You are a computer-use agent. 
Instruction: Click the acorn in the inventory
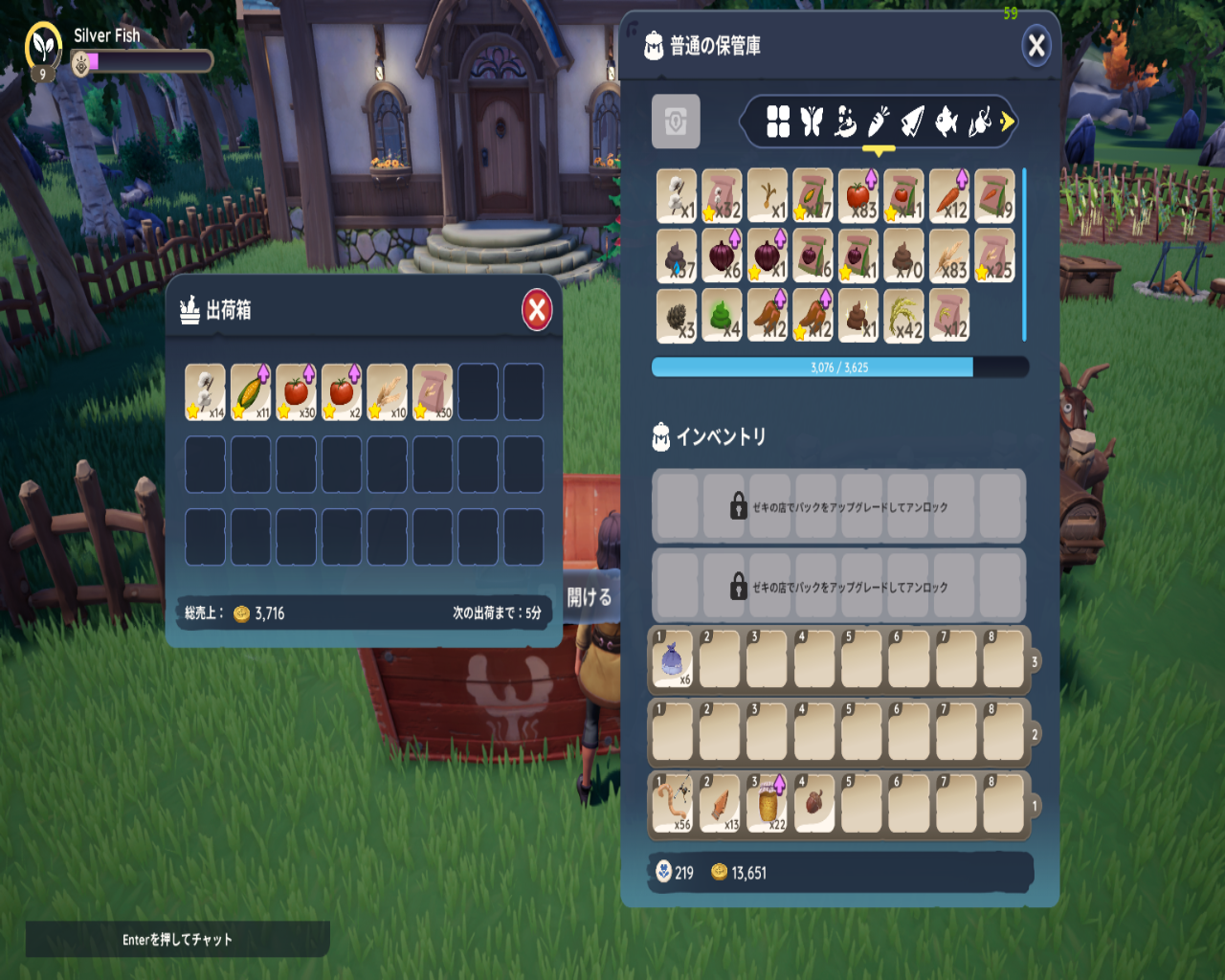[x=814, y=804]
